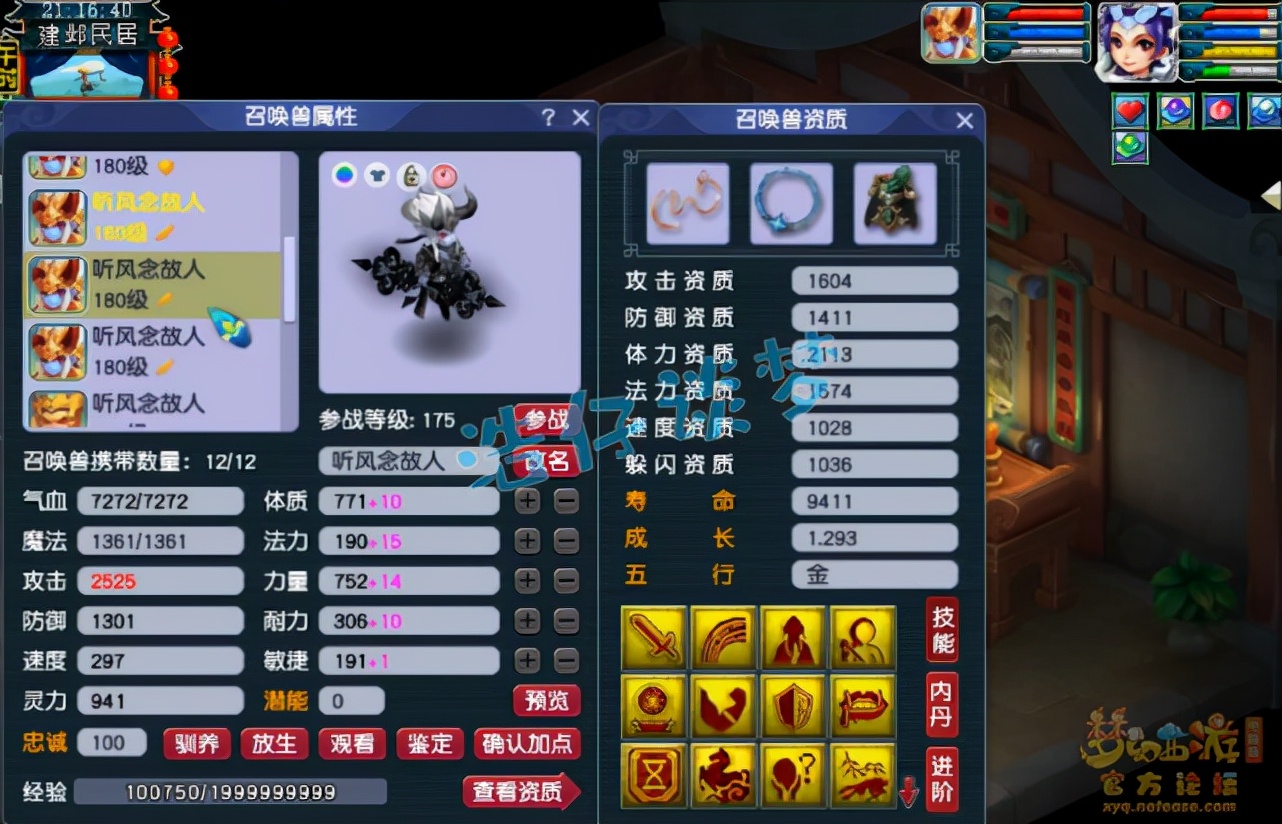Click the question mark help icon on 召唤兽属性 window
The width and height of the screenshot is (1282, 824).
point(548,117)
